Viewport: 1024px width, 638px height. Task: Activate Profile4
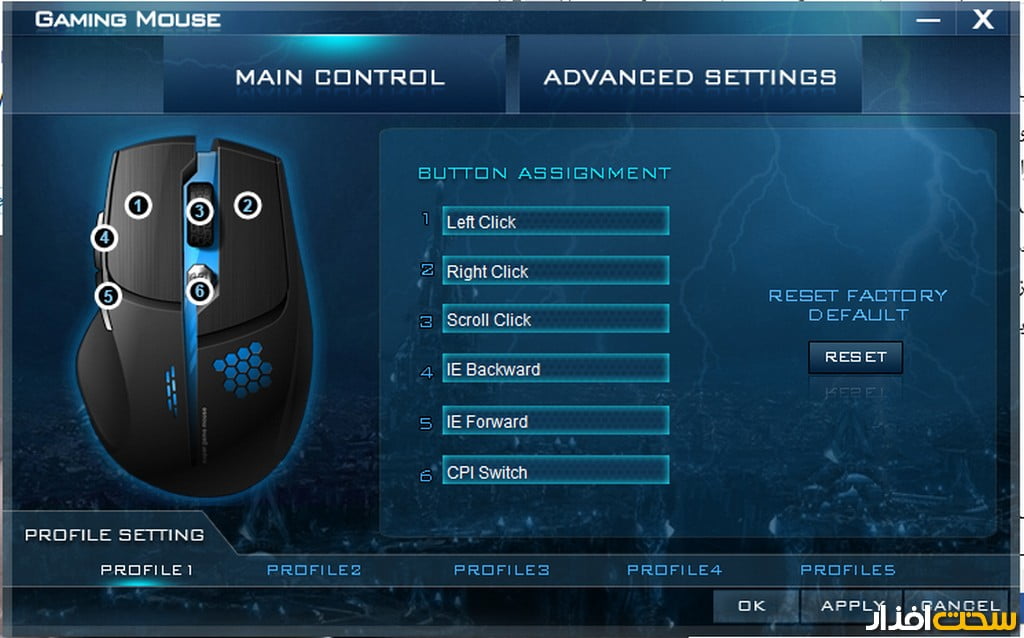pos(674,570)
